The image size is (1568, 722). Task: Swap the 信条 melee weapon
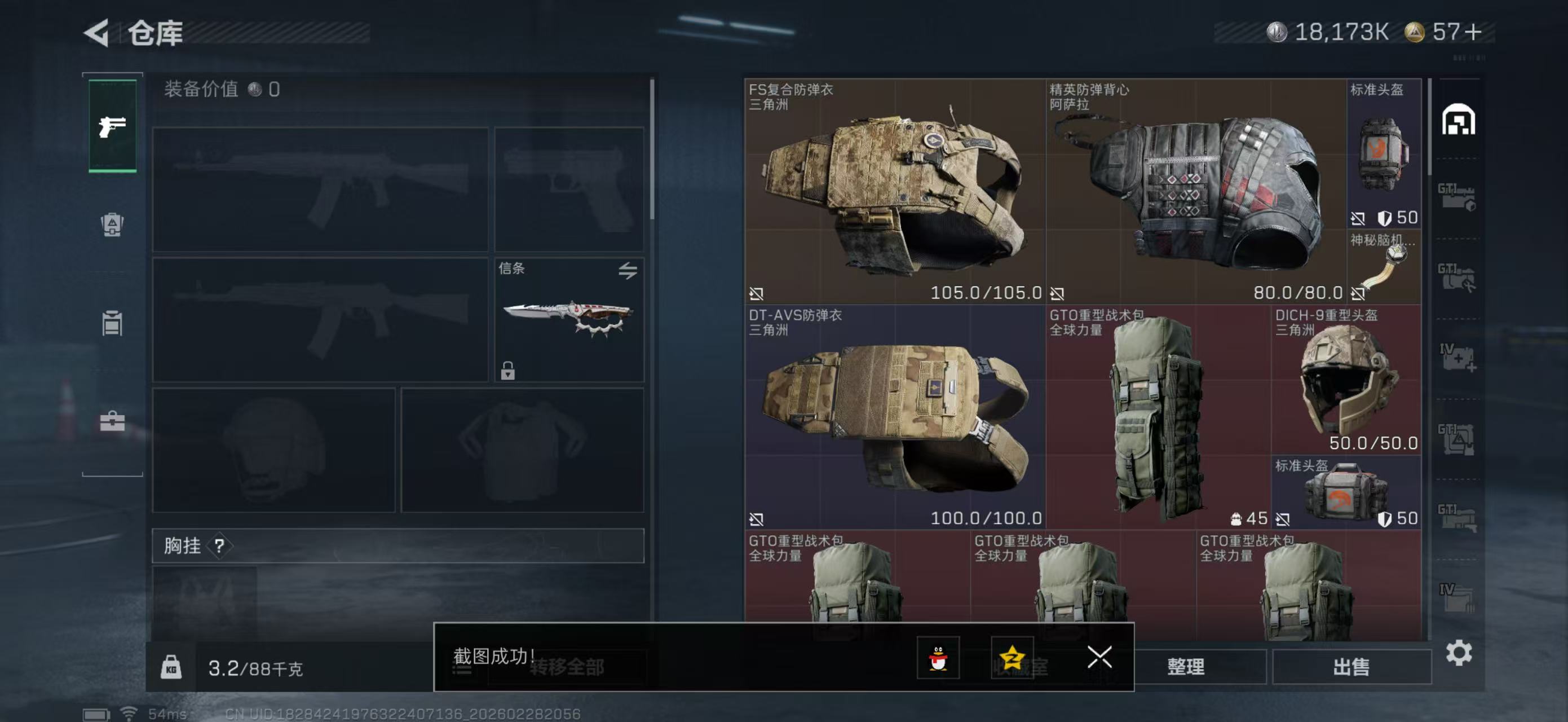coord(628,270)
